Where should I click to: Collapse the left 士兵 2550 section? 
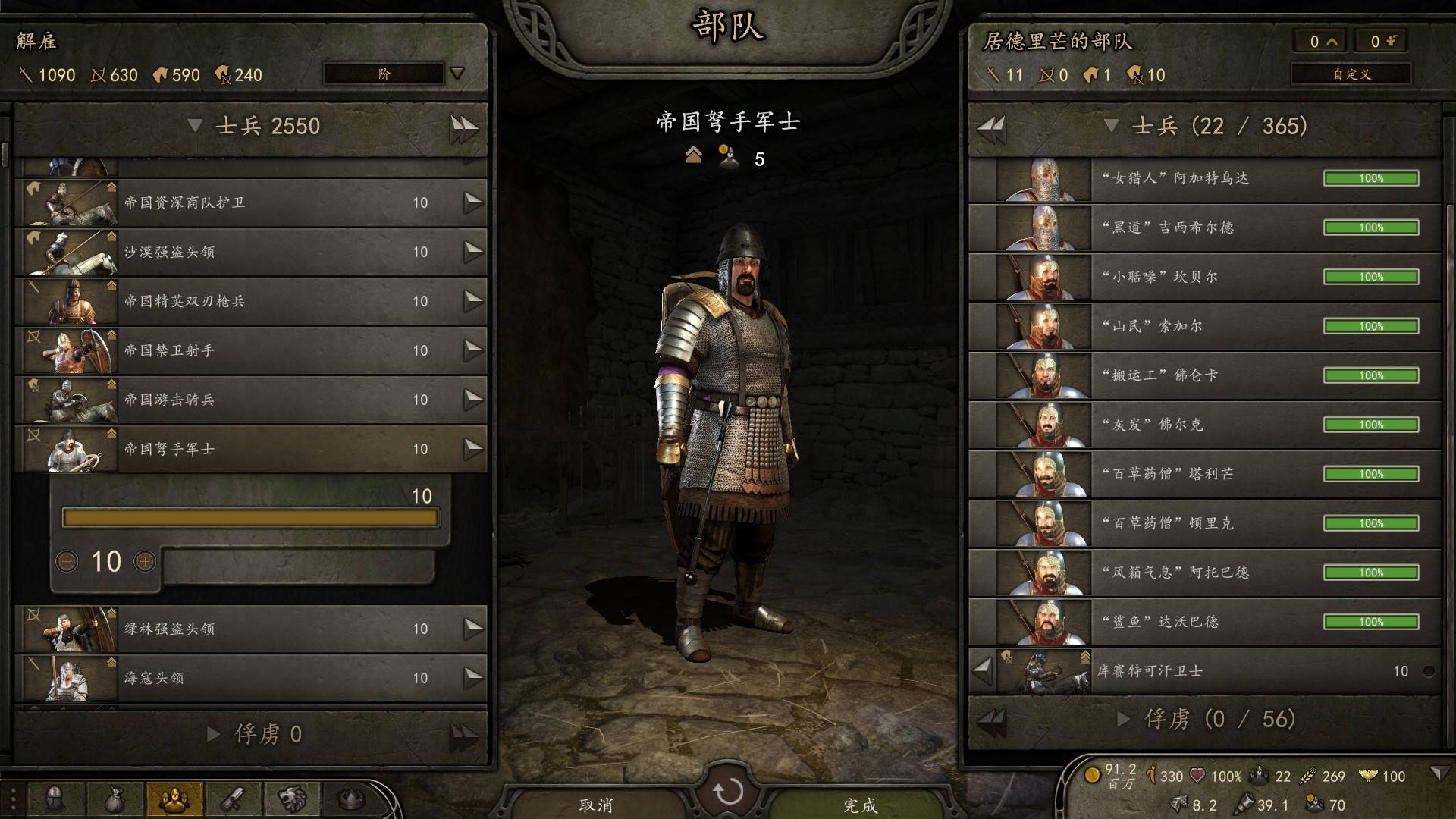[195, 126]
